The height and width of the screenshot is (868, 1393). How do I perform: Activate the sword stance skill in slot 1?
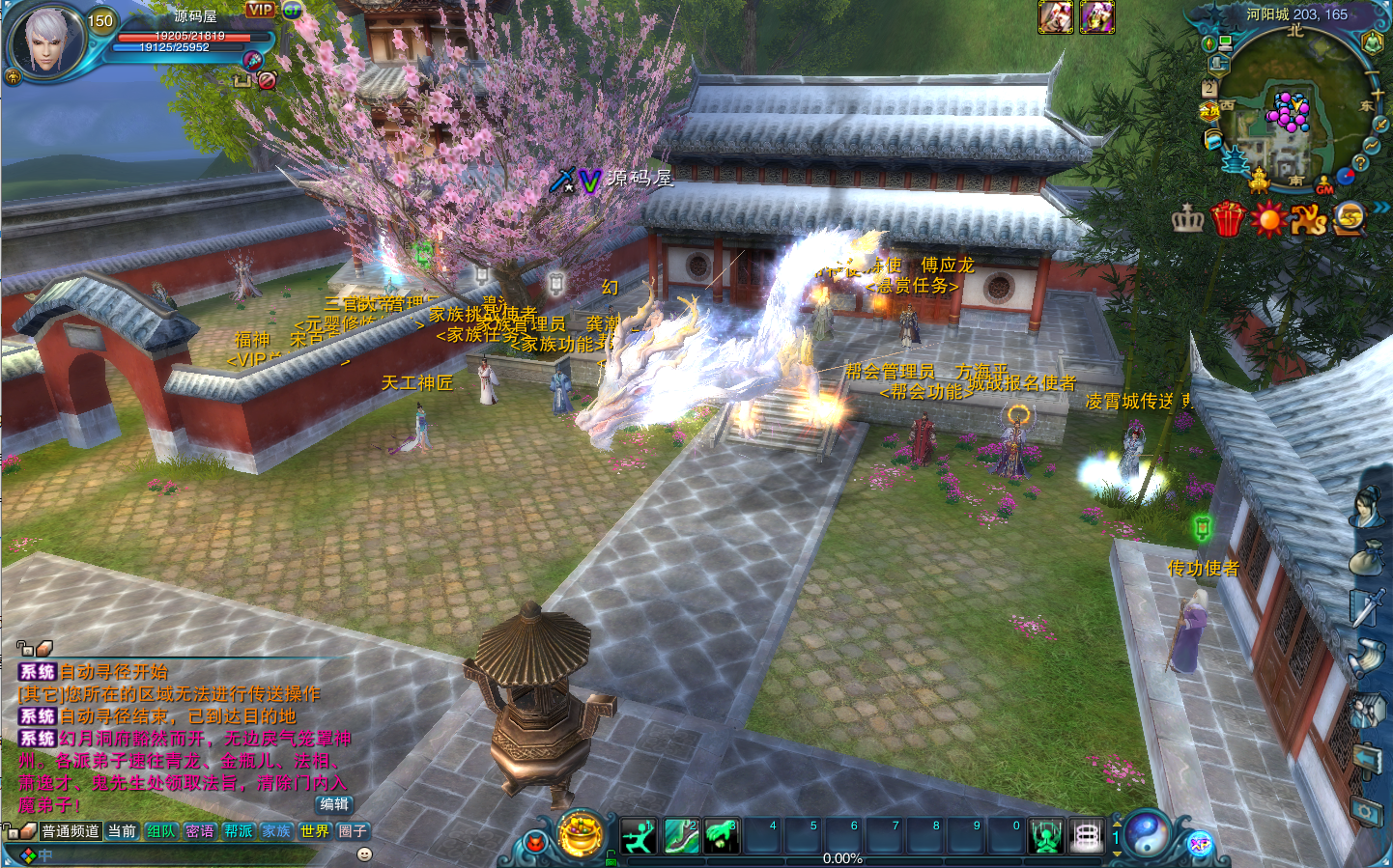coord(639,836)
